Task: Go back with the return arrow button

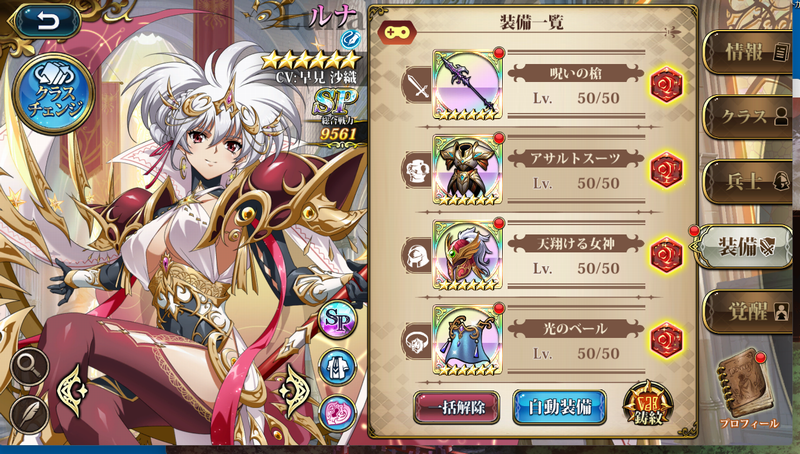Action: (43, 21)
